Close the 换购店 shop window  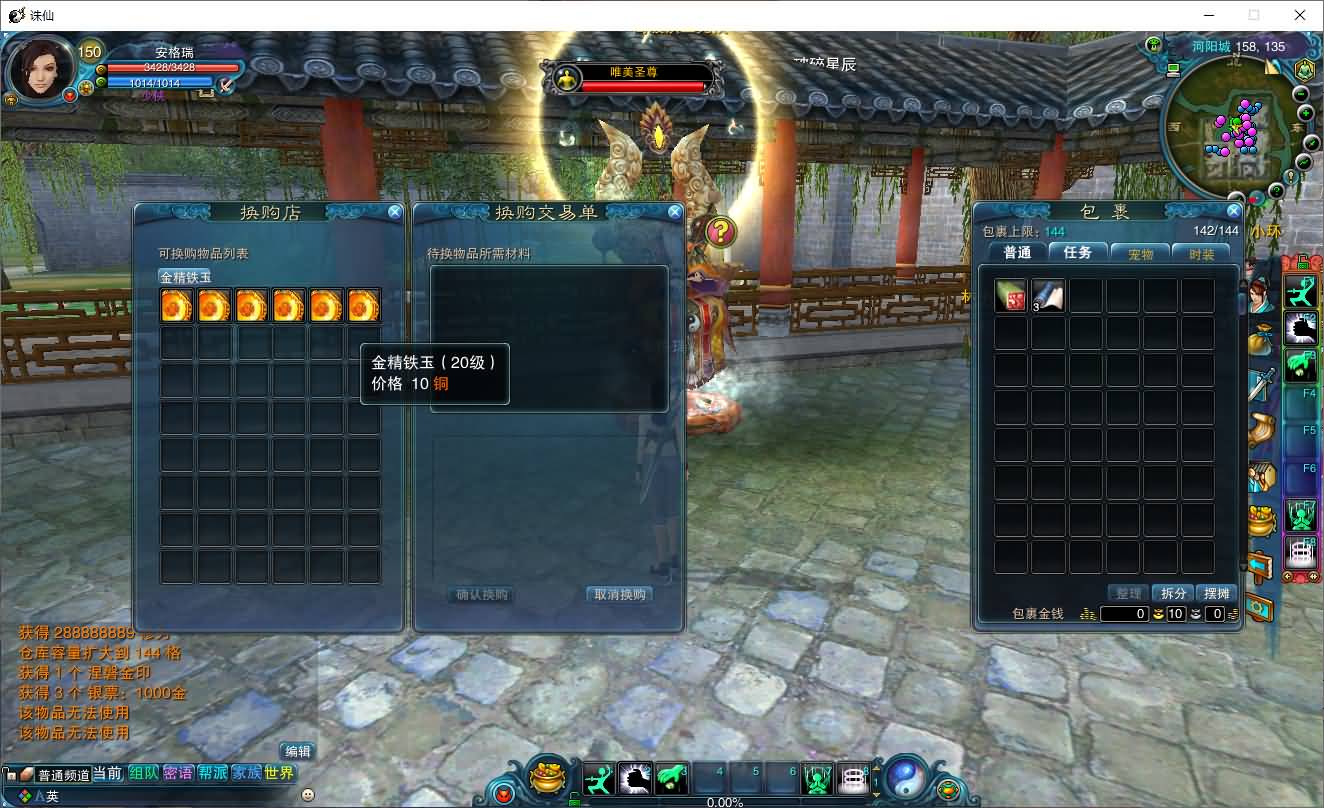coord(395,212)
